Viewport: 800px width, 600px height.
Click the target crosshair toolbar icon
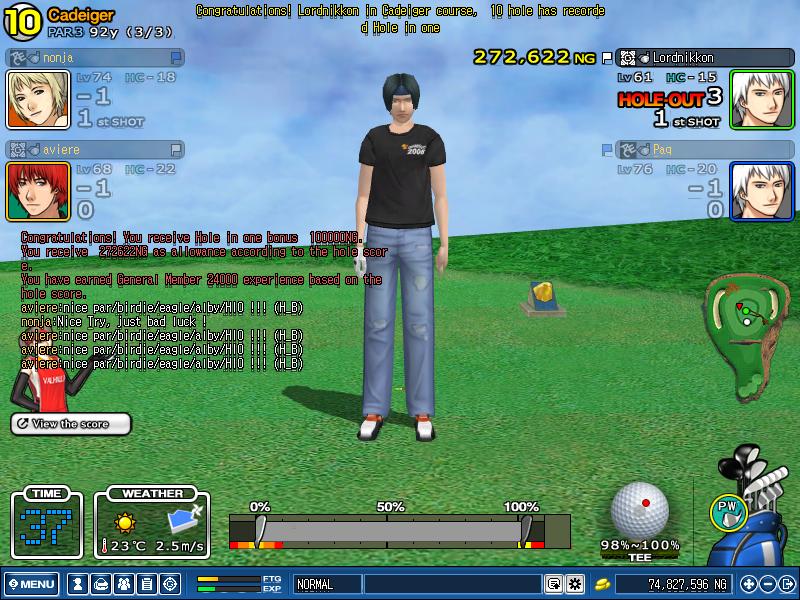170,584
